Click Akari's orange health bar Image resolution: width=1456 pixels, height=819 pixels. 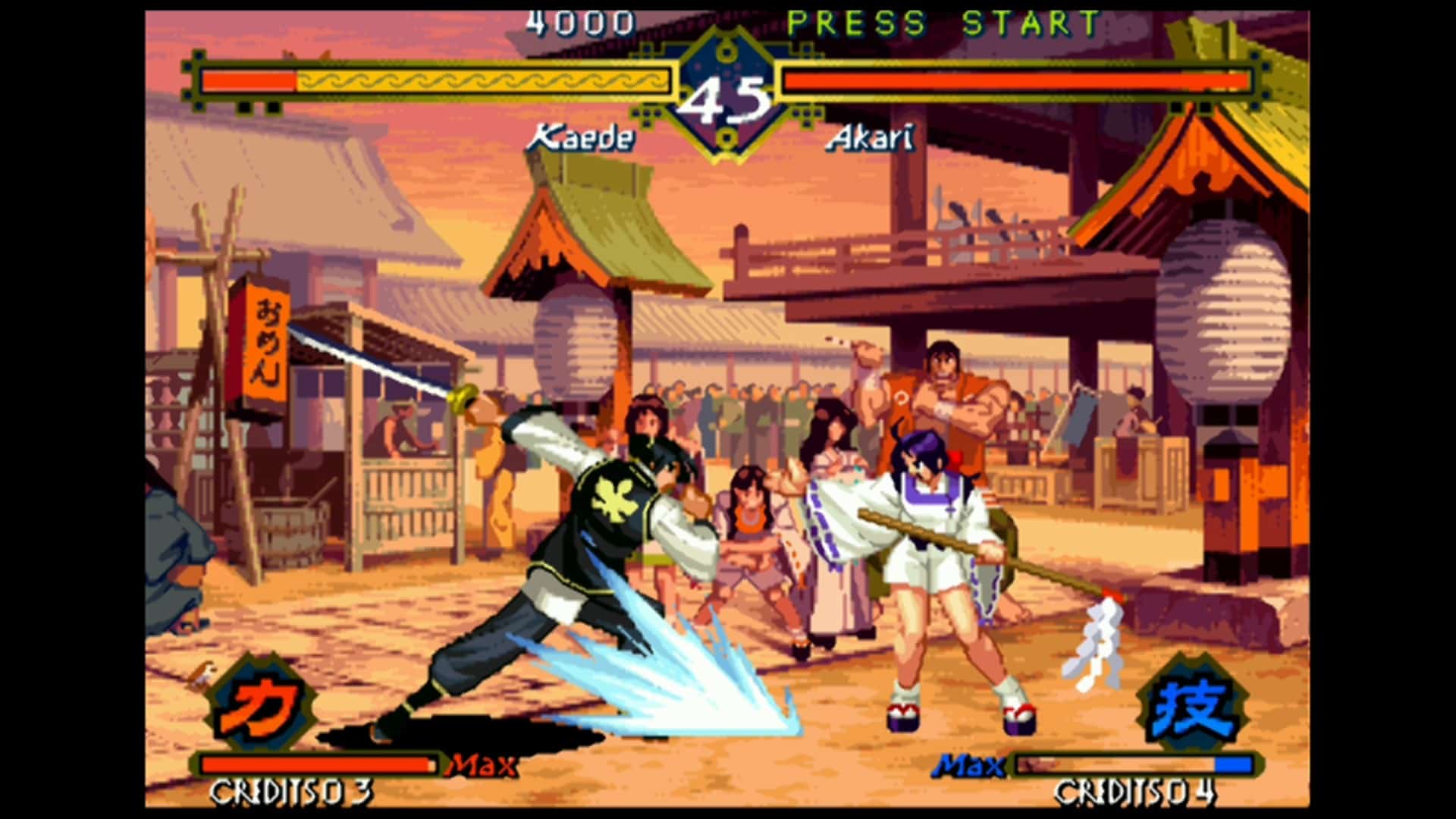click(x=1016, y=78)
